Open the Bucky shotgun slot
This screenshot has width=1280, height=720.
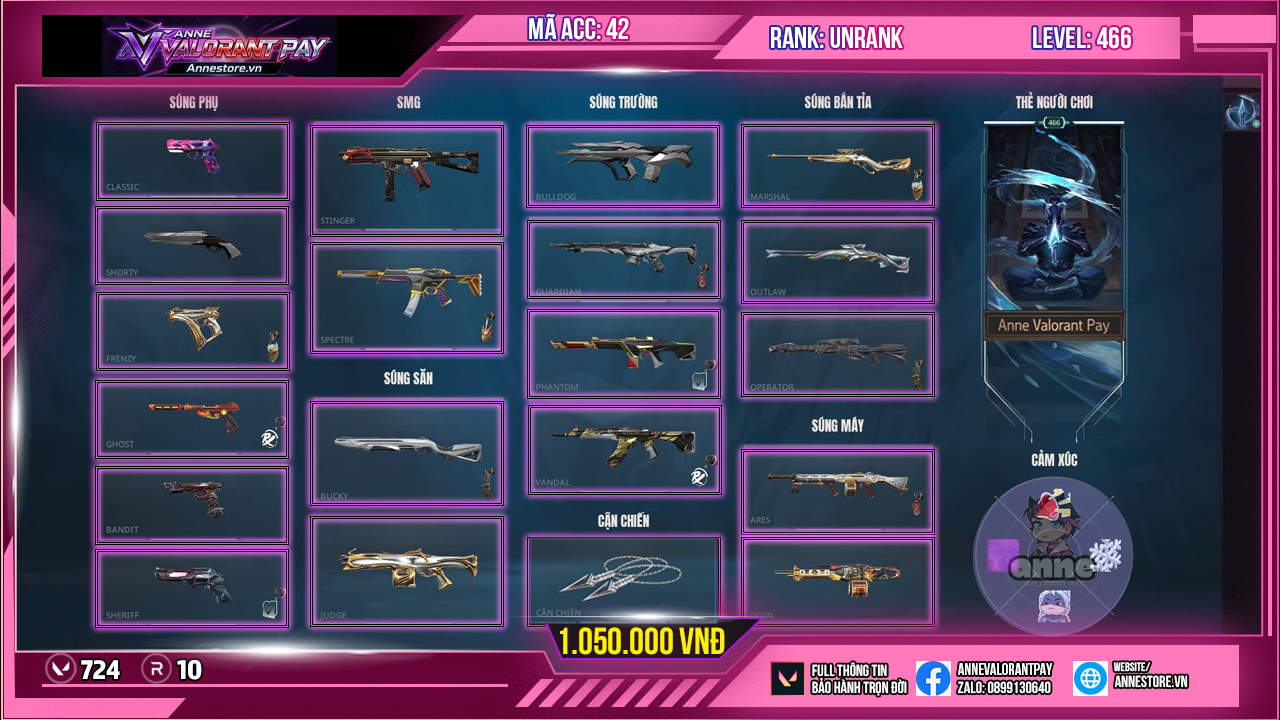point(407,453)
